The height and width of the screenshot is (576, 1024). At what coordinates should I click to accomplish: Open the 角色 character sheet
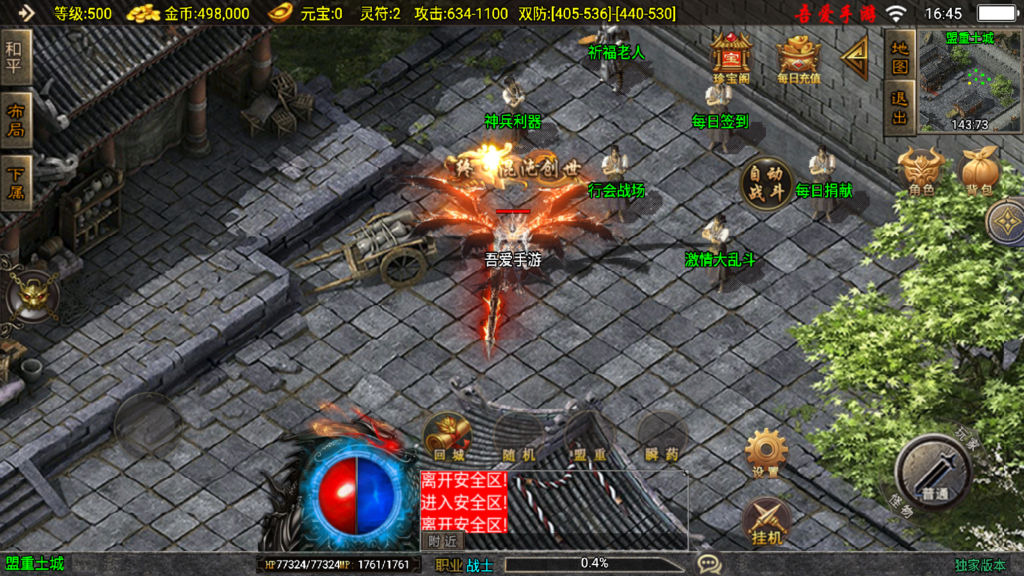tap(921, 171)
